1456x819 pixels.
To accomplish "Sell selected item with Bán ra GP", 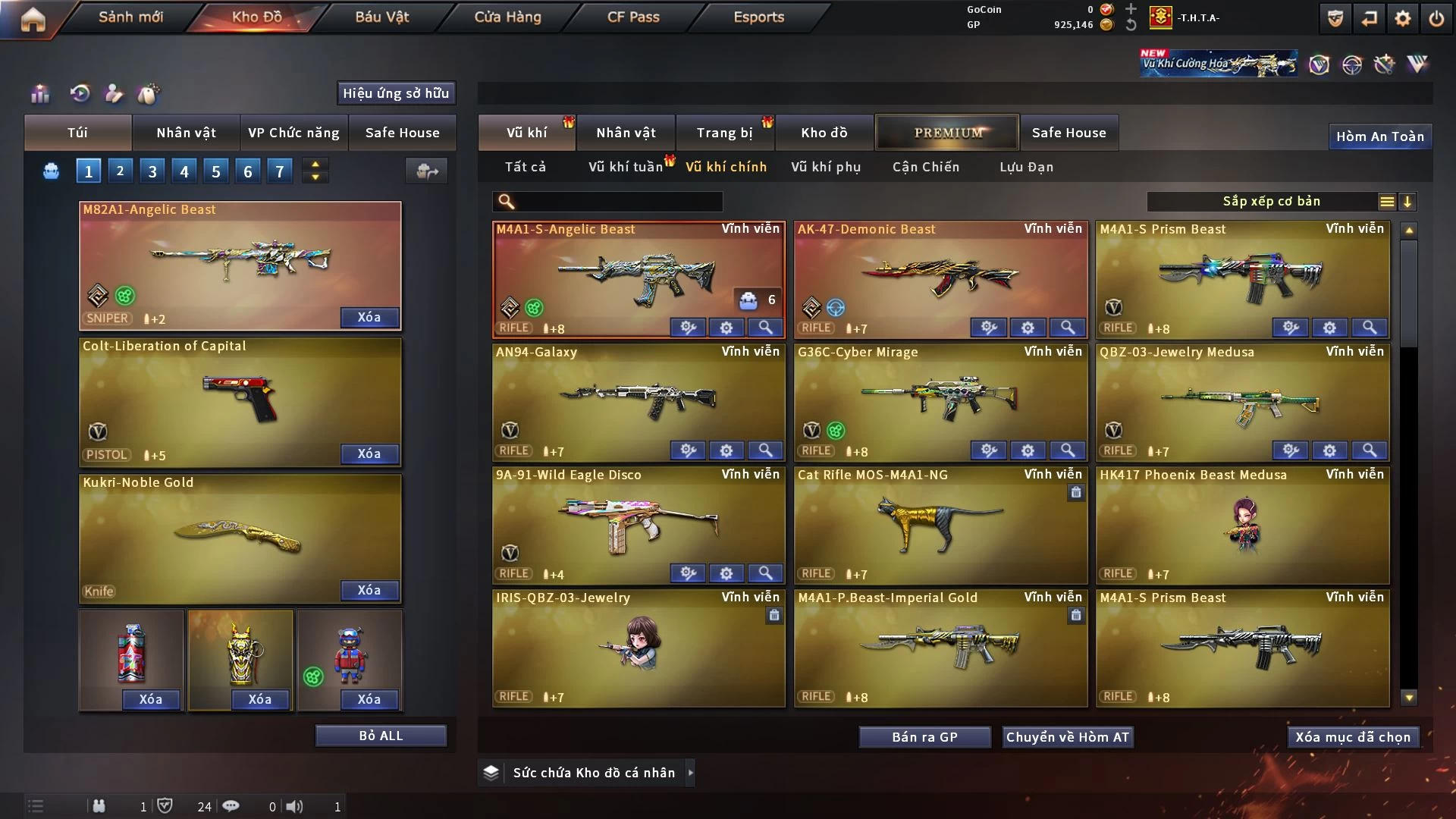I will click(x=924, y=737).
